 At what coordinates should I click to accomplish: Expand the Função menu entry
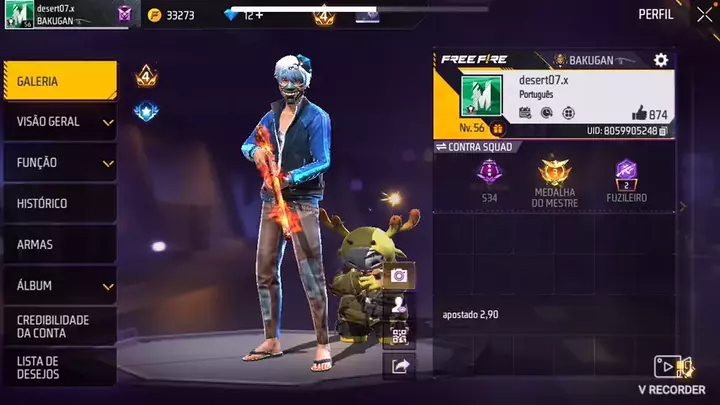59,162
